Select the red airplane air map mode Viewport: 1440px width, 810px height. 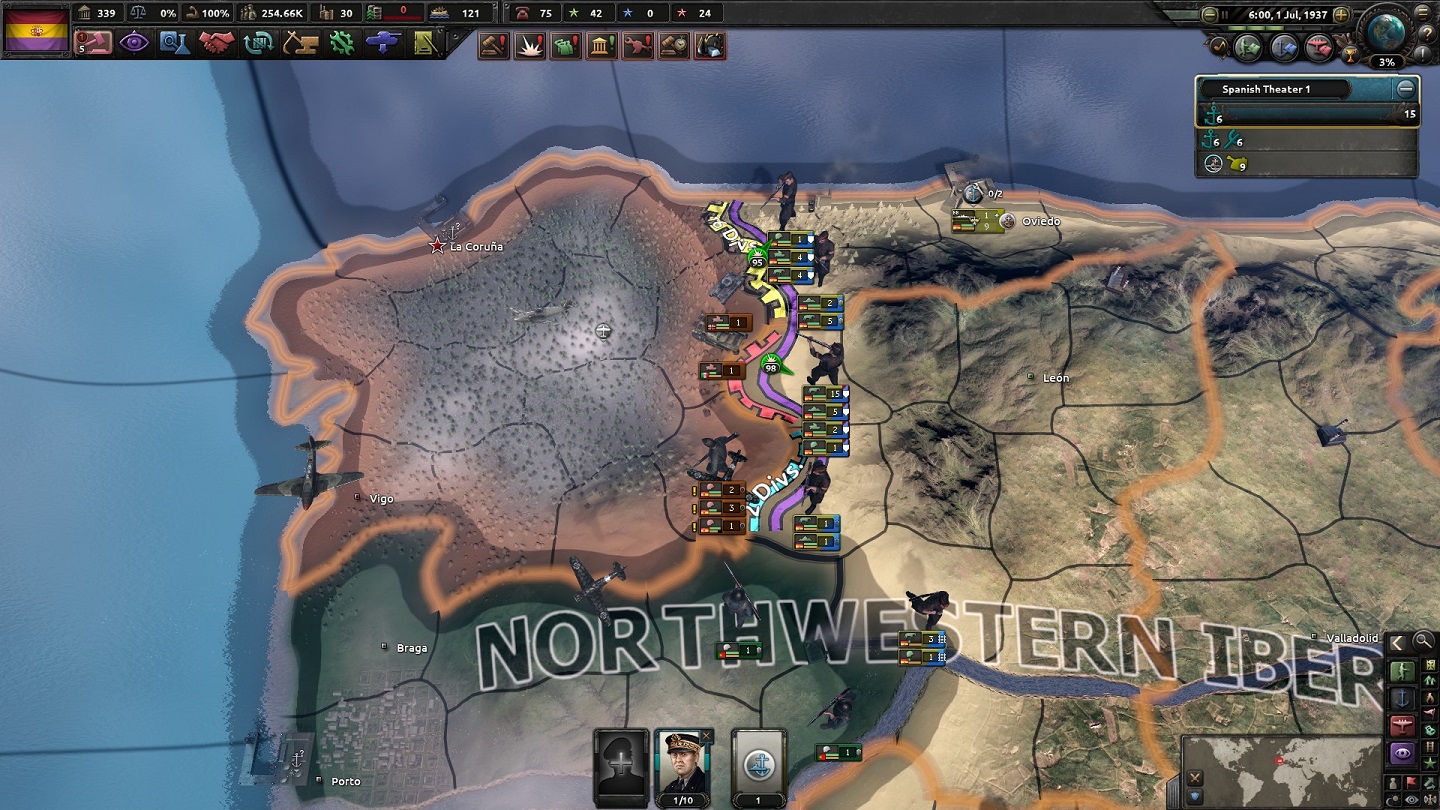1401,723
